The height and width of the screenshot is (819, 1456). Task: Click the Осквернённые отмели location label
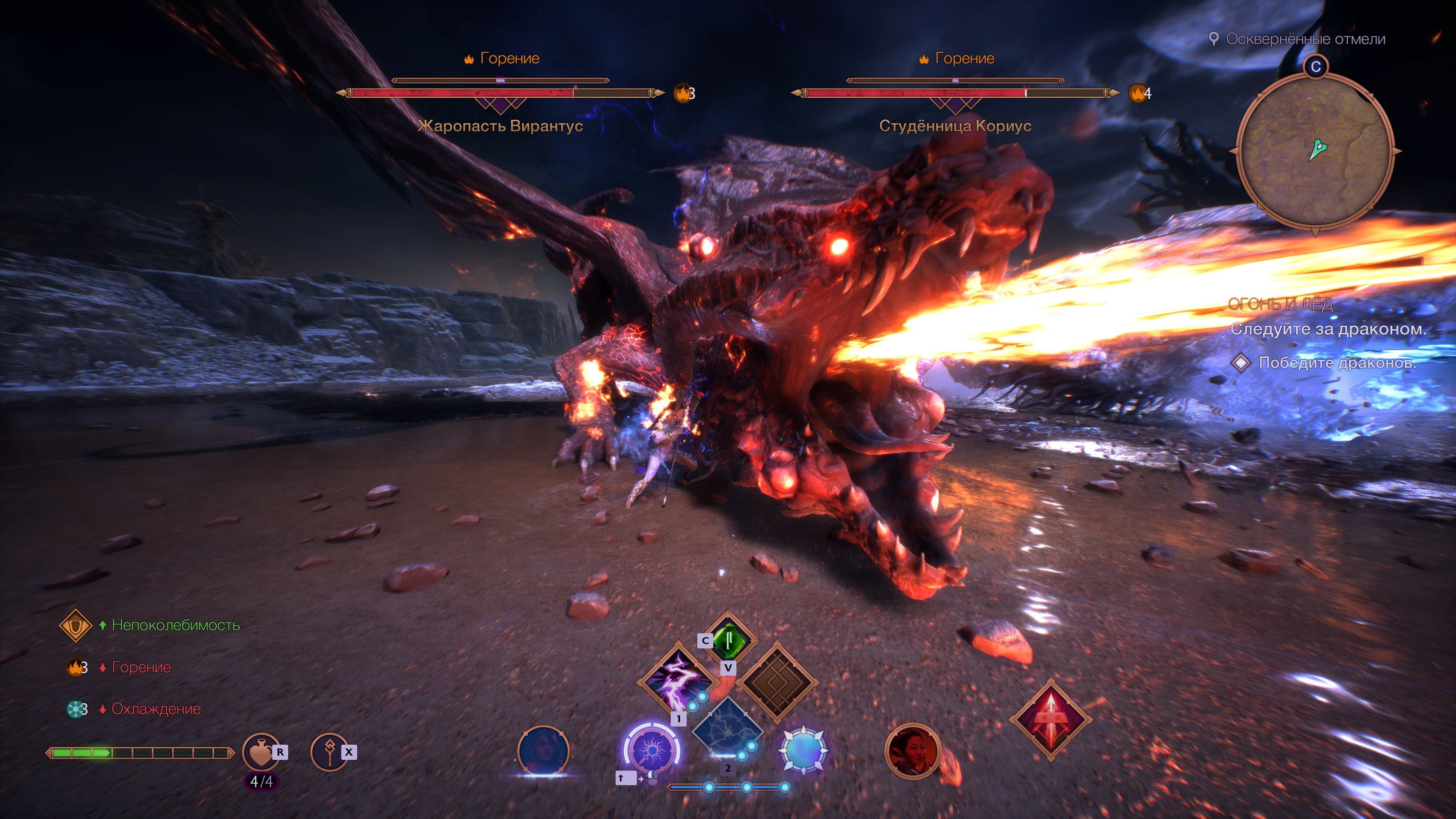click(x=1305, y=39)
